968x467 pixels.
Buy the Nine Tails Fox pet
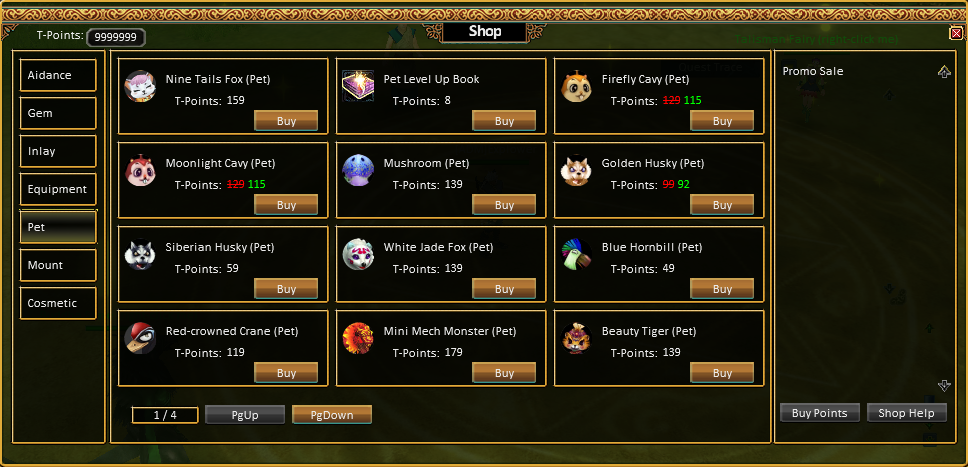[286, 121]
